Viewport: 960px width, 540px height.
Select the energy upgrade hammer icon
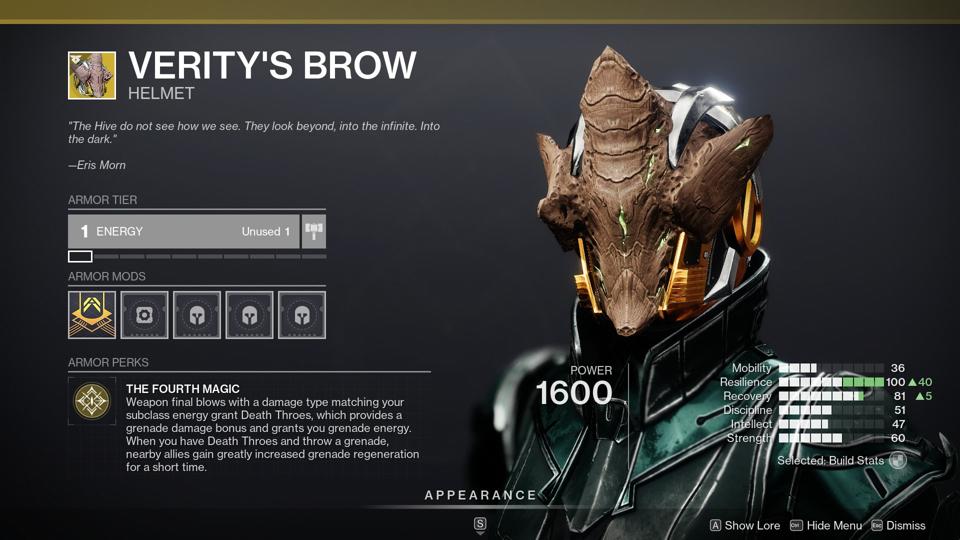pyautogui.click(x=314, y=231)
